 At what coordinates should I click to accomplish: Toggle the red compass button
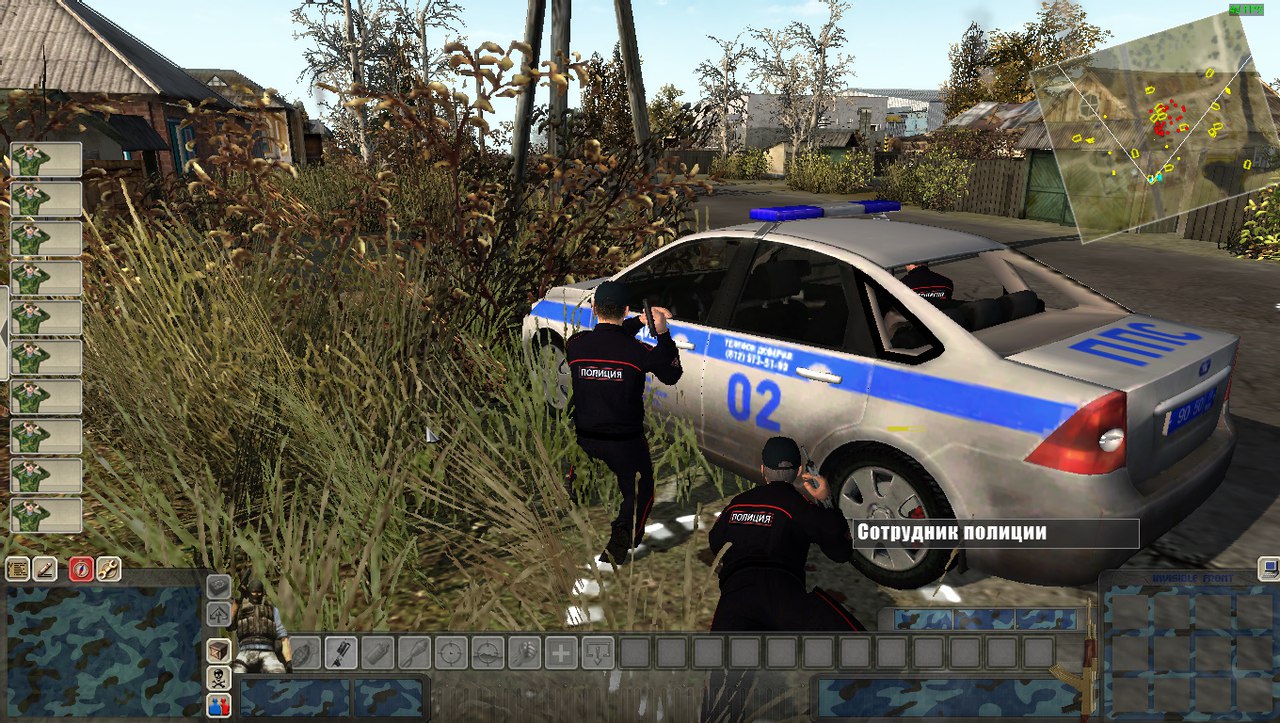[81, 569]
